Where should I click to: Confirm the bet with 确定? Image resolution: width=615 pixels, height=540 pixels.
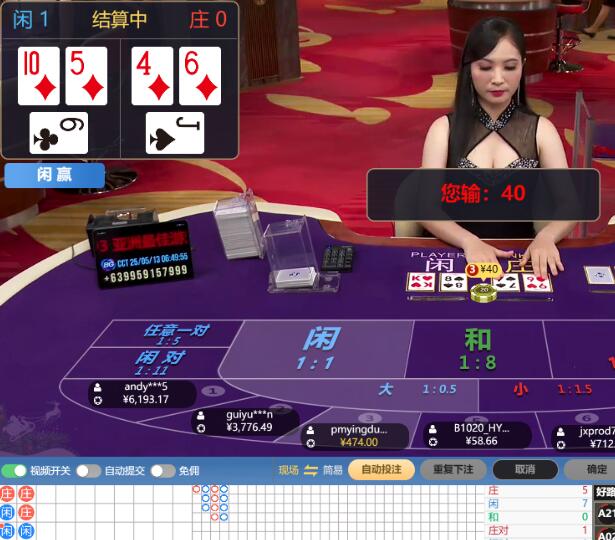595,469
